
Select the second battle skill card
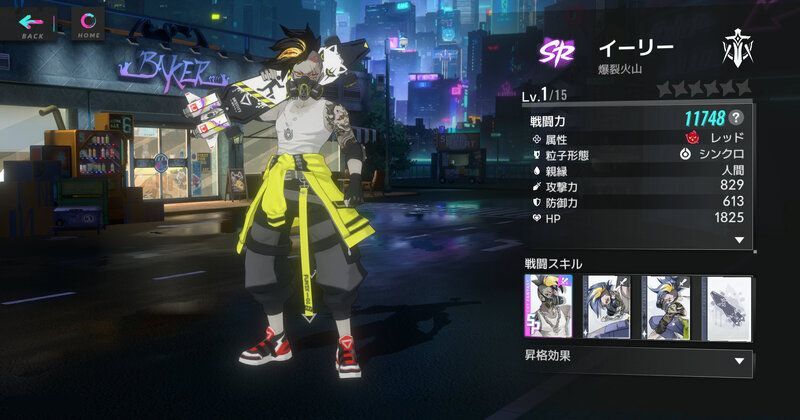(x=607, y=306)
